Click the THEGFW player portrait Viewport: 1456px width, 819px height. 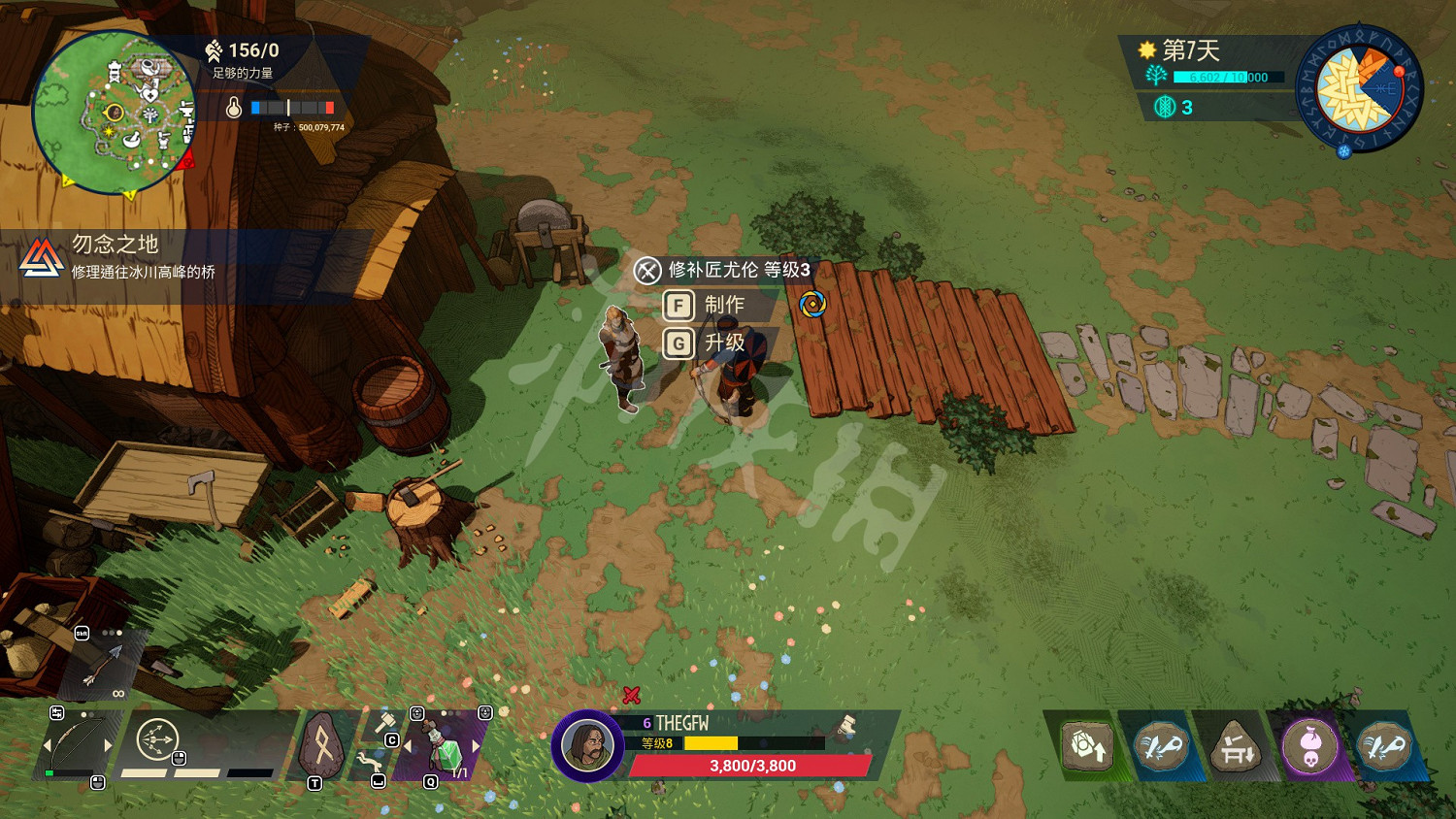(x=587, y=746)
